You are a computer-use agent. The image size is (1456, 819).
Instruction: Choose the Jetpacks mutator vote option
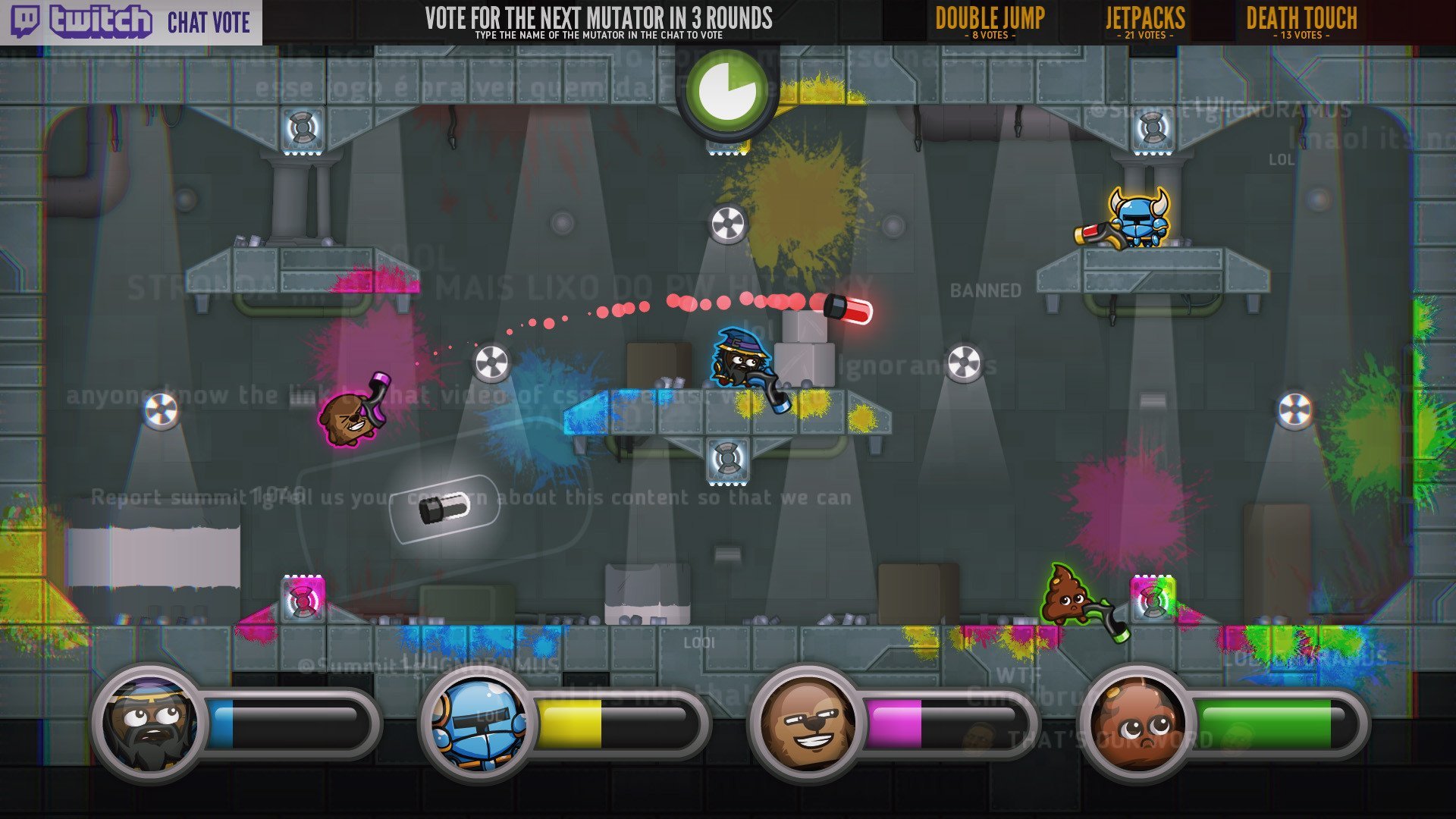1144,21
